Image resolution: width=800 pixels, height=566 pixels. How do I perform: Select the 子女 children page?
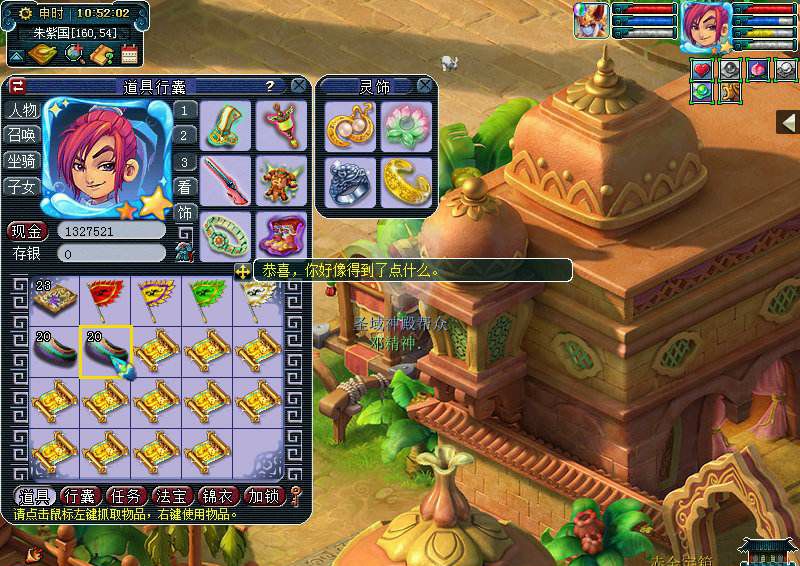coord(21,186)
